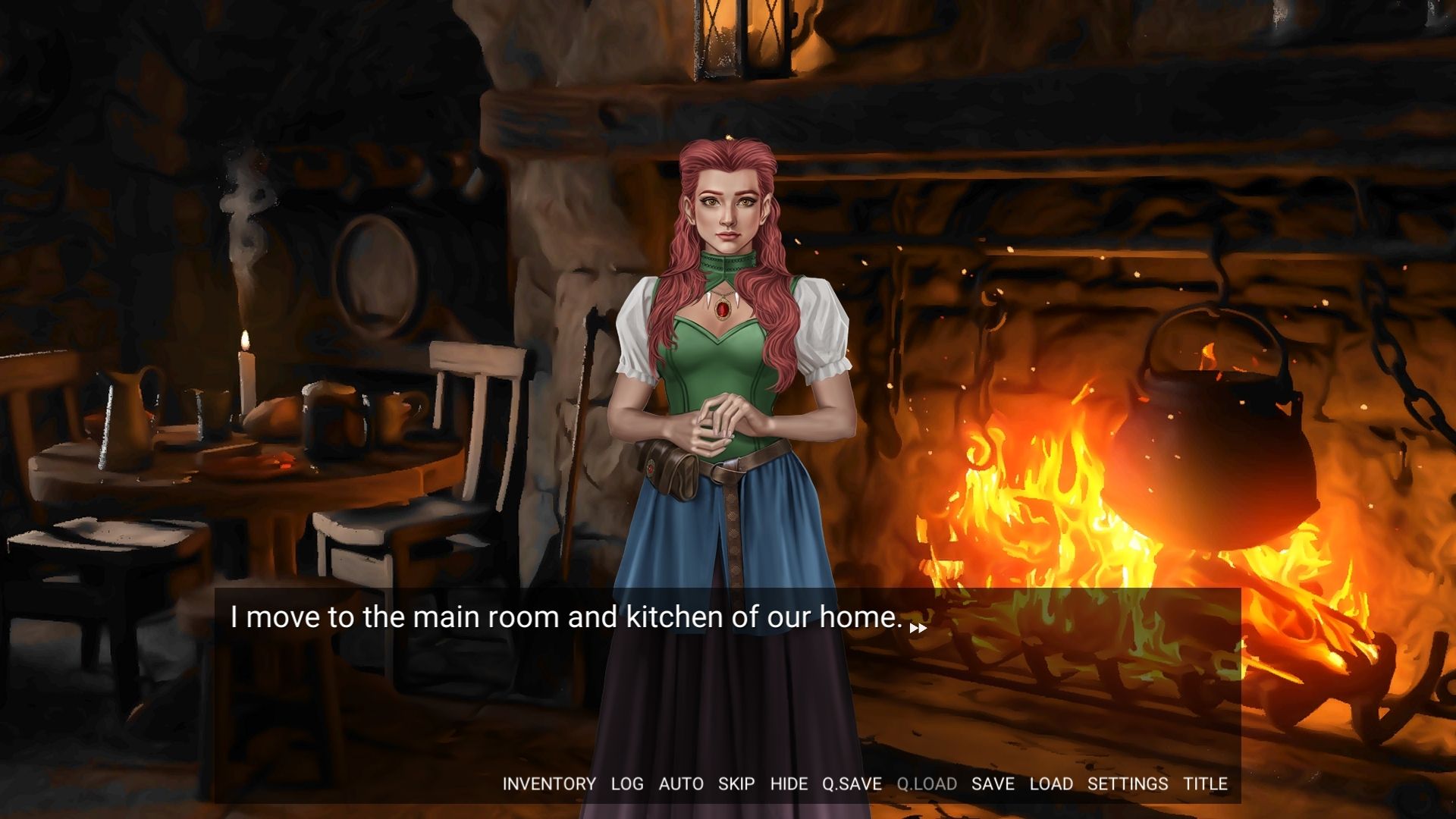Open the INVENTORY screen
This screenshot has width=1456, height=819.
pyautogui.click(x=549, y=784)
